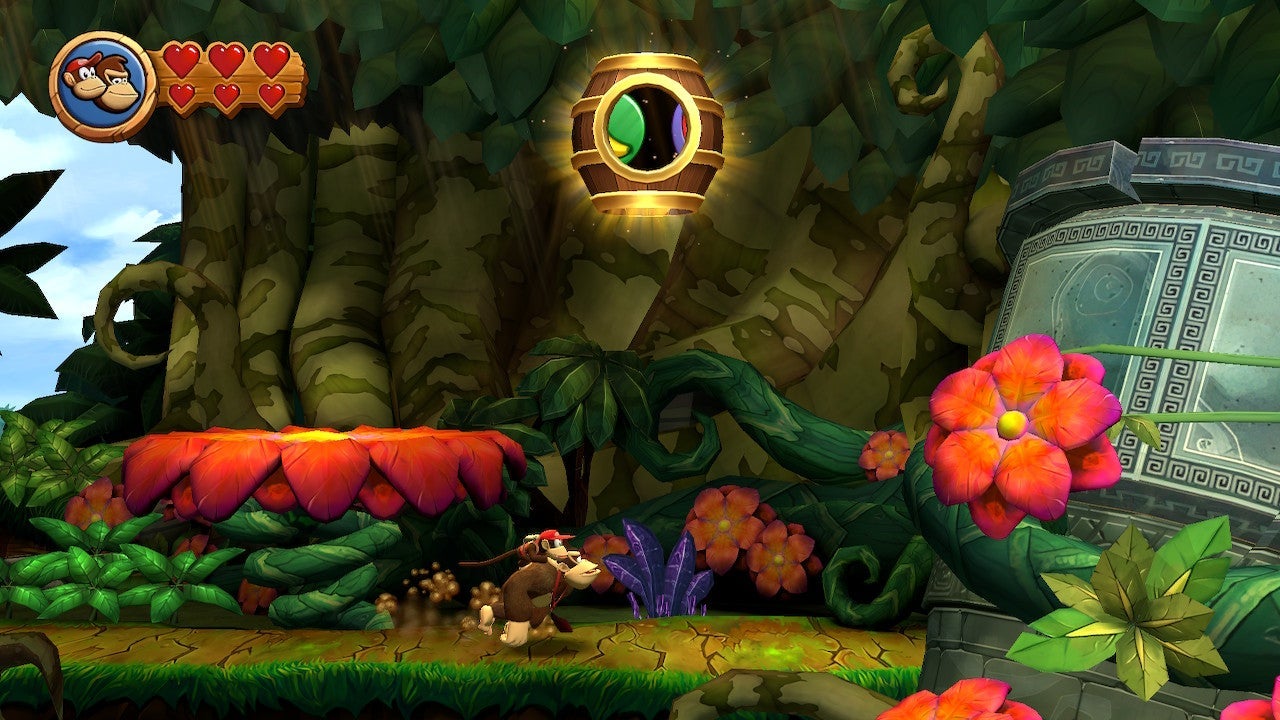This screenshot has width=1280, height=720.
Task: Click the first red heart in the meter
Action: (183, 60)
